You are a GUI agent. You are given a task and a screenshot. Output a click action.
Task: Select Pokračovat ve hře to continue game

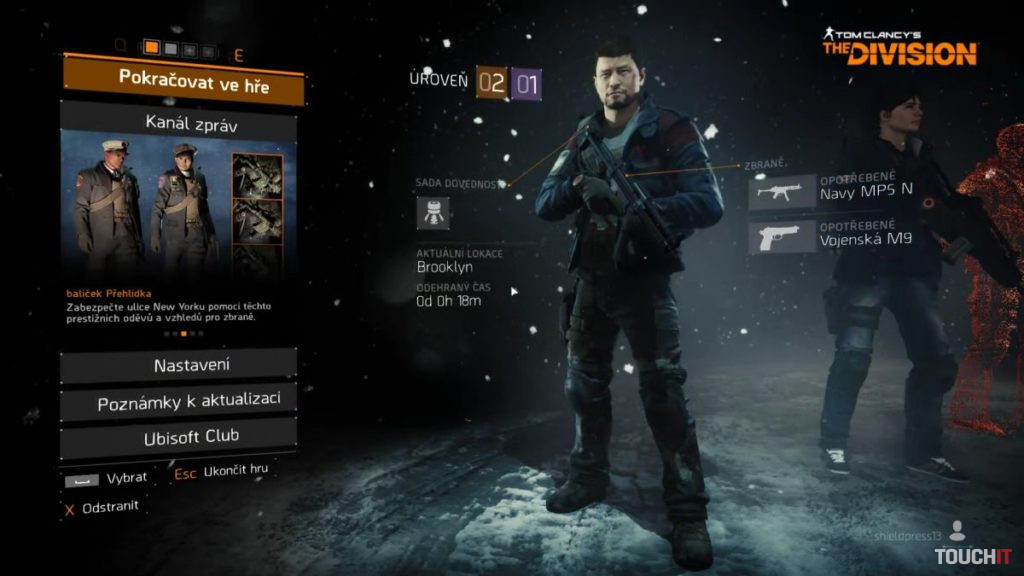click(181, 82)
